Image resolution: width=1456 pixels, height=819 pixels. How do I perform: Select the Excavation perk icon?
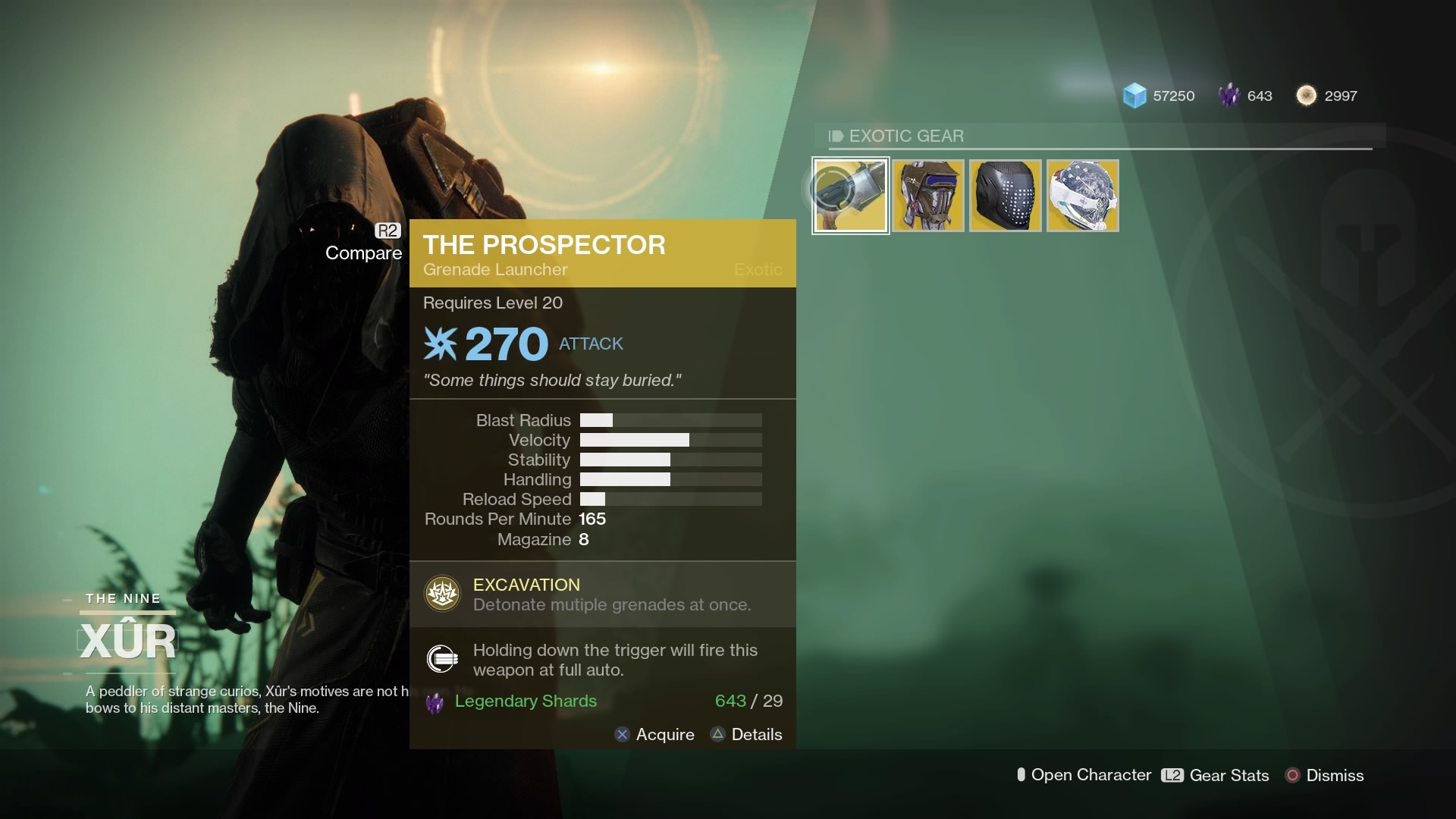coord(441,594)
